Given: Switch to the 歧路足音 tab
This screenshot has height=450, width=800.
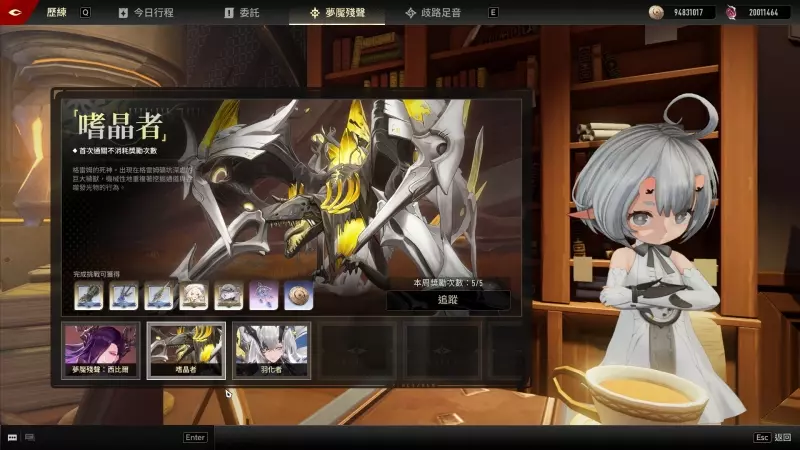Looking at the screenshot, I should click(x=438, y=13).
